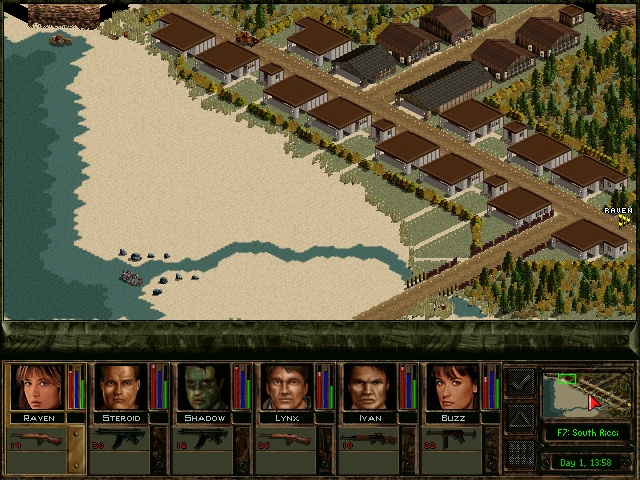
Task: Choose Lynx's rifle slot
Action: click(286, 440)
